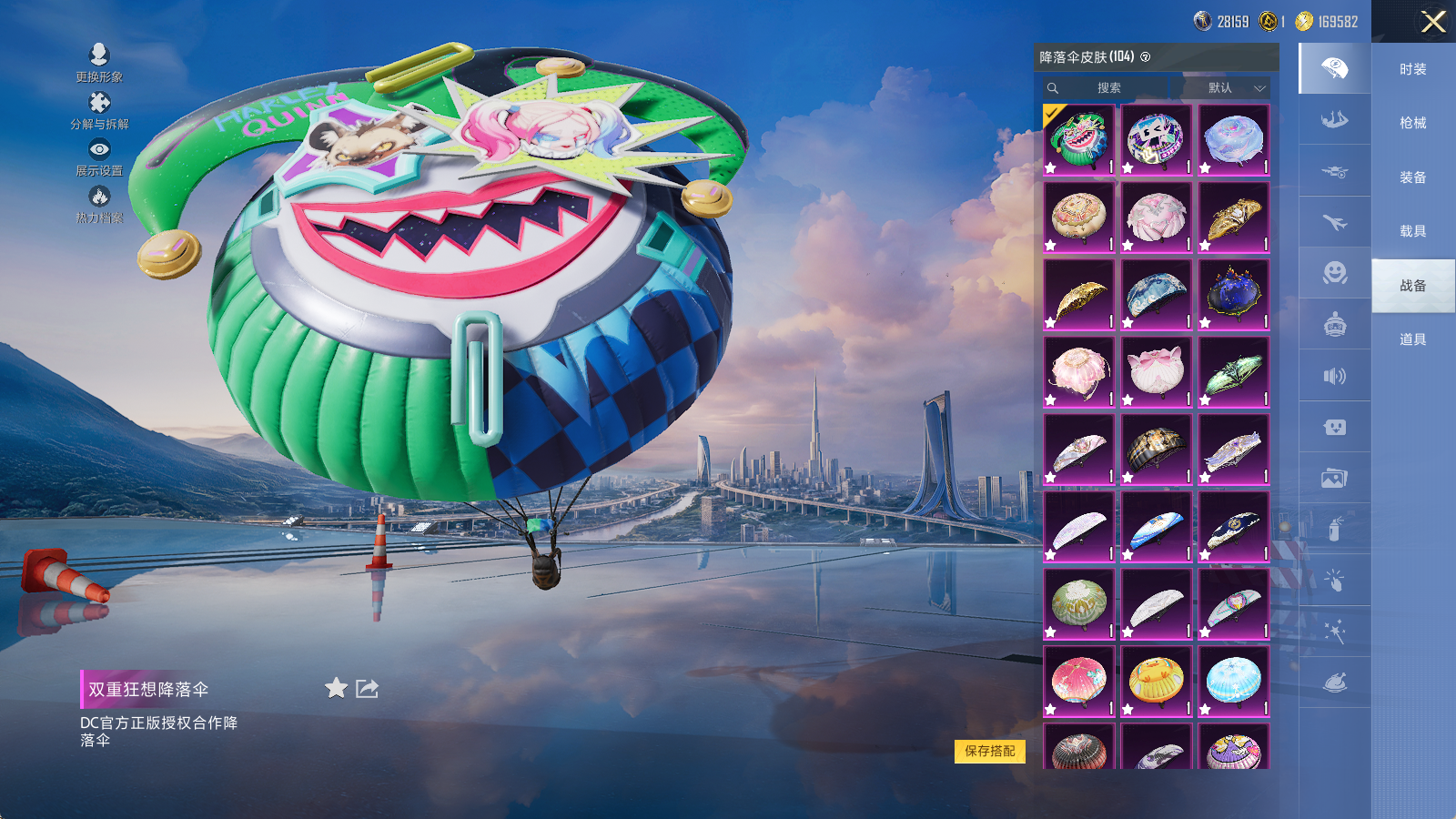Viewport: 1456px width, 819px height.
Task: Open the 道具 tab
Action: (1412, 339)
